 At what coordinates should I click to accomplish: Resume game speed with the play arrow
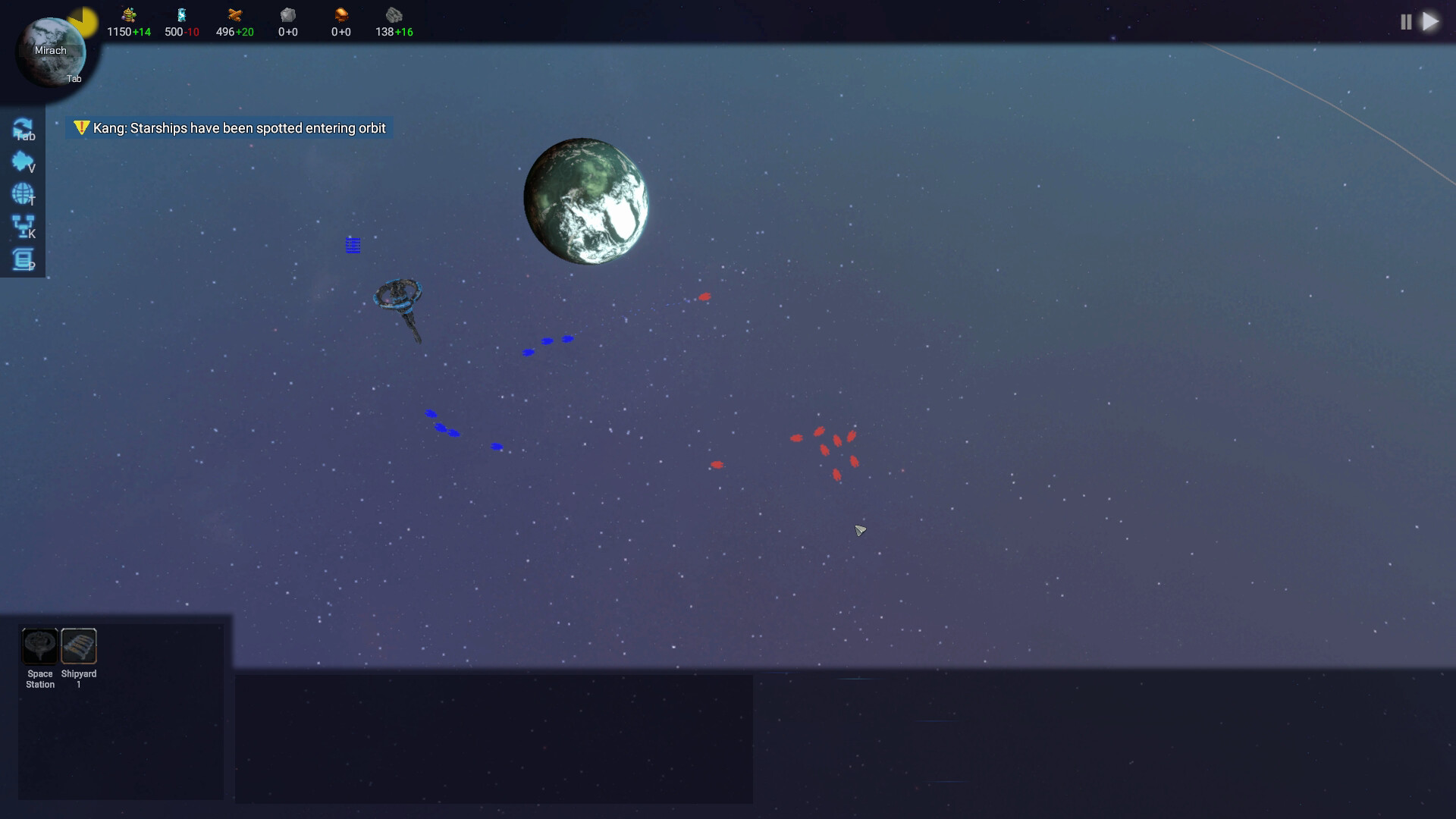[1432, 22]
